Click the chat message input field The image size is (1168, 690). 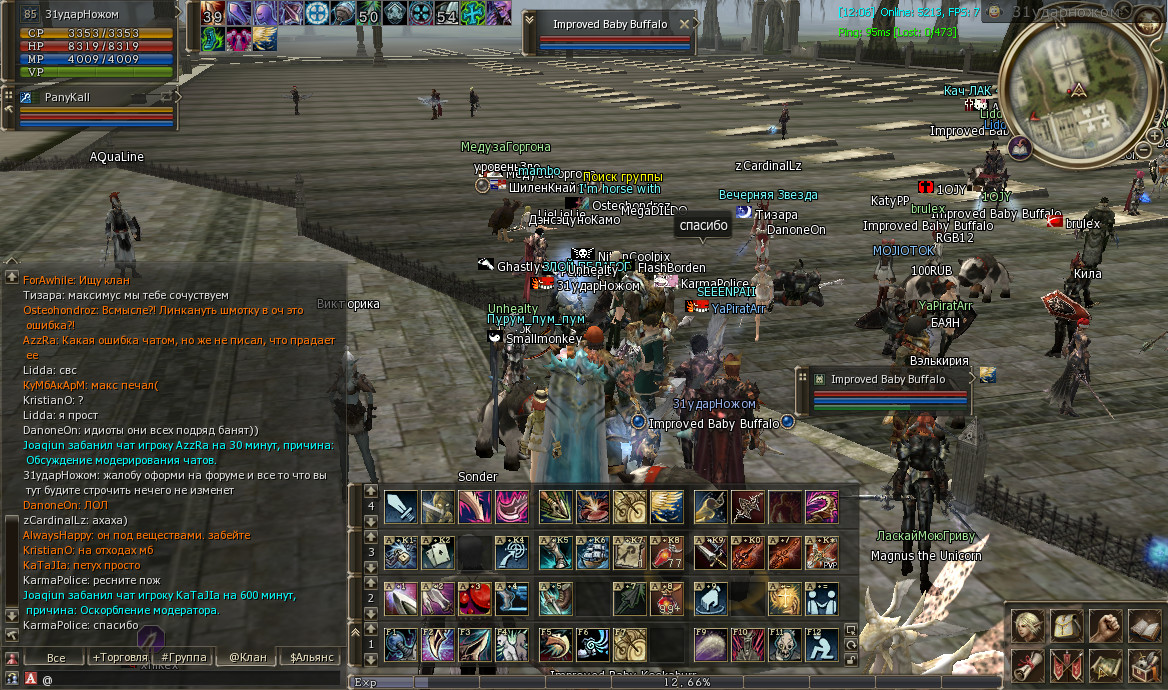click(x=190, y=679)
